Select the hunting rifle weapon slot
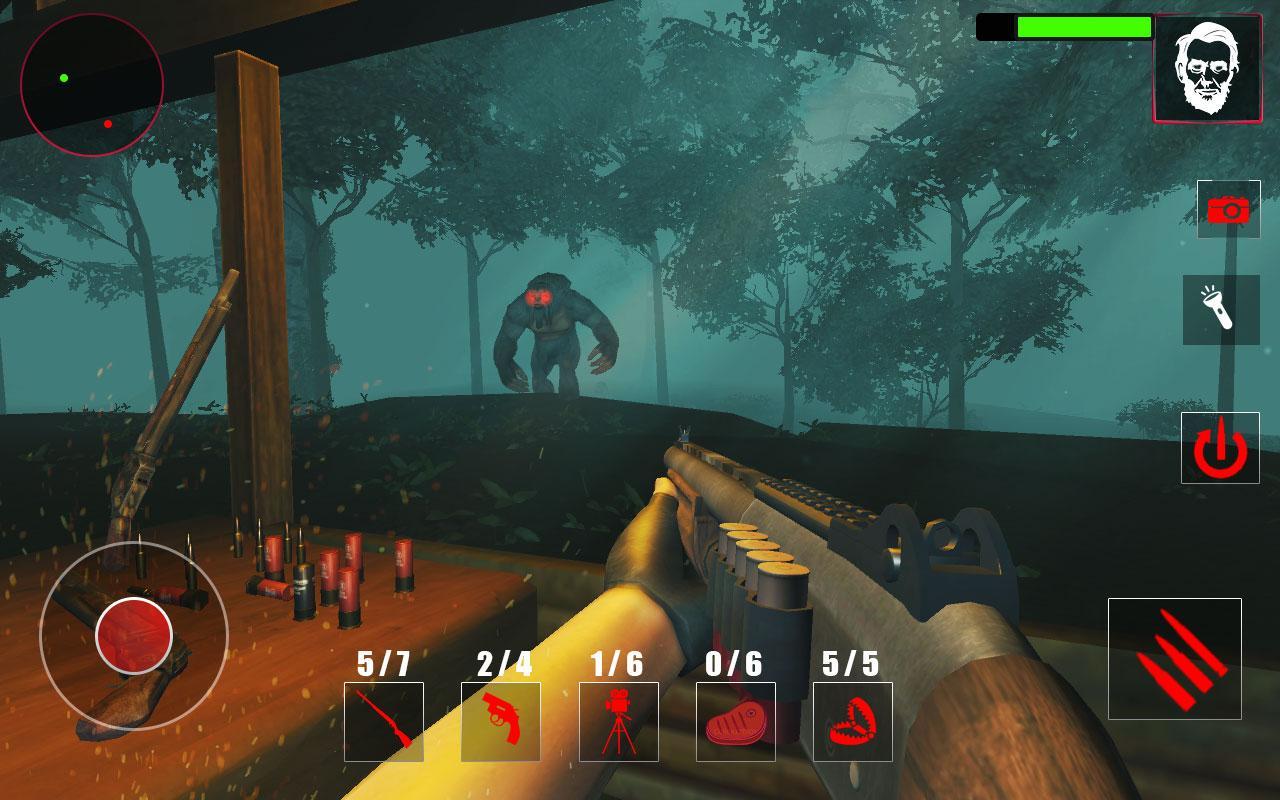Viewport: 1280px width, 800px height. [383, 721]
